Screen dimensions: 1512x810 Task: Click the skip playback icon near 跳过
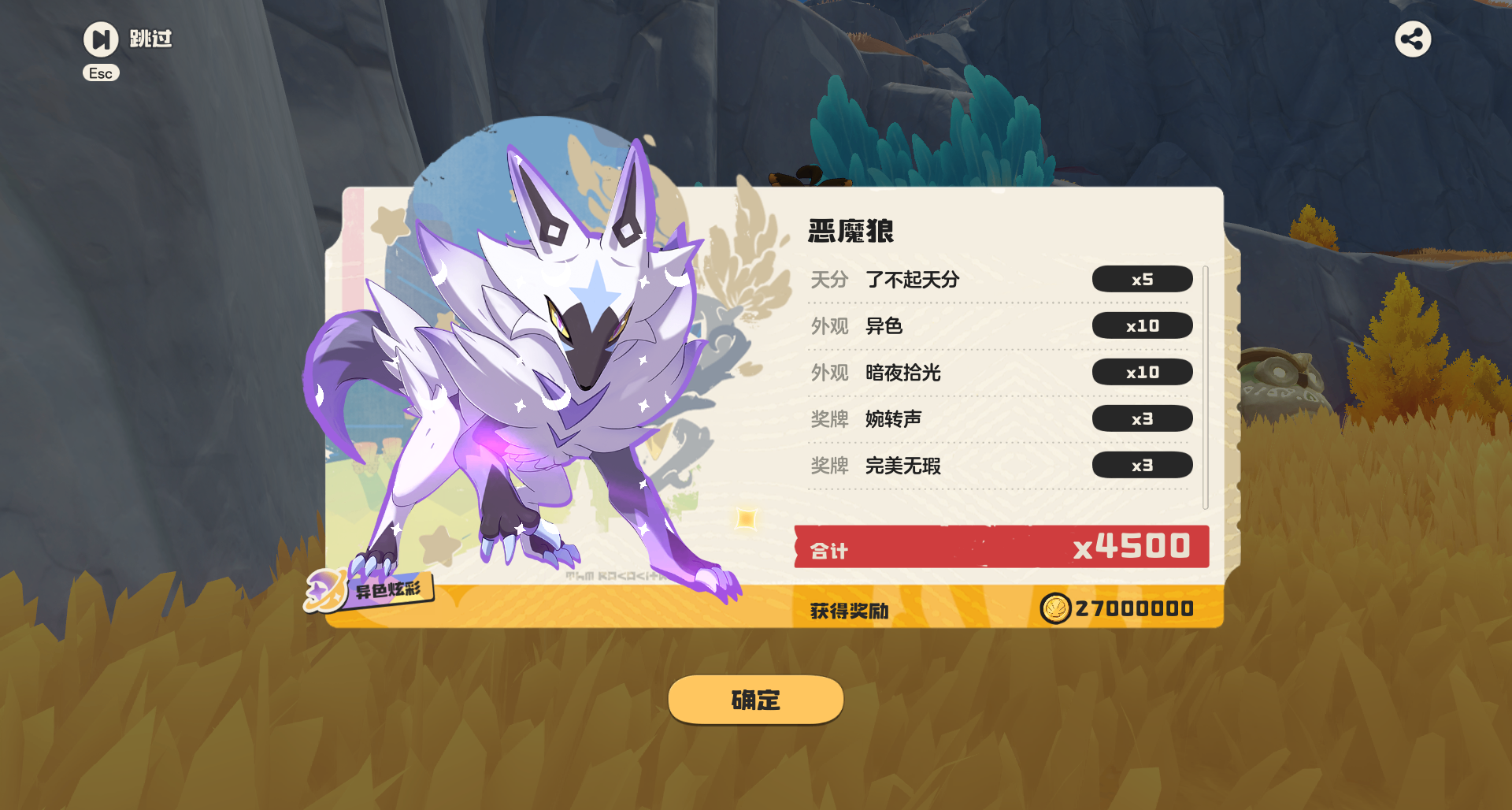101,39
